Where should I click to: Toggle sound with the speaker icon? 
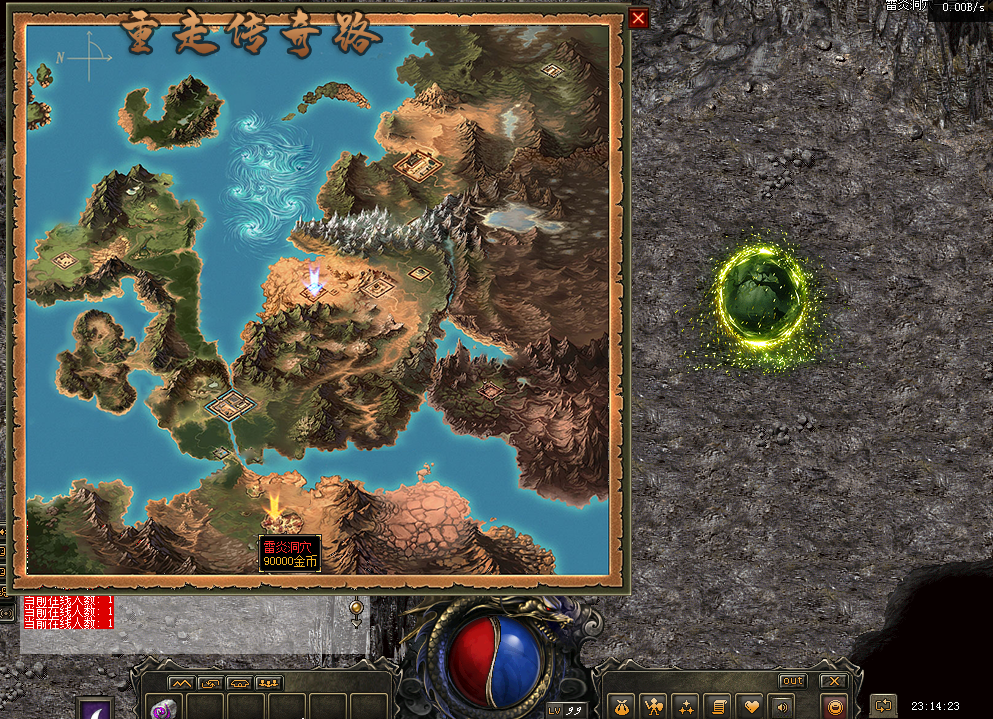[781, 706]
